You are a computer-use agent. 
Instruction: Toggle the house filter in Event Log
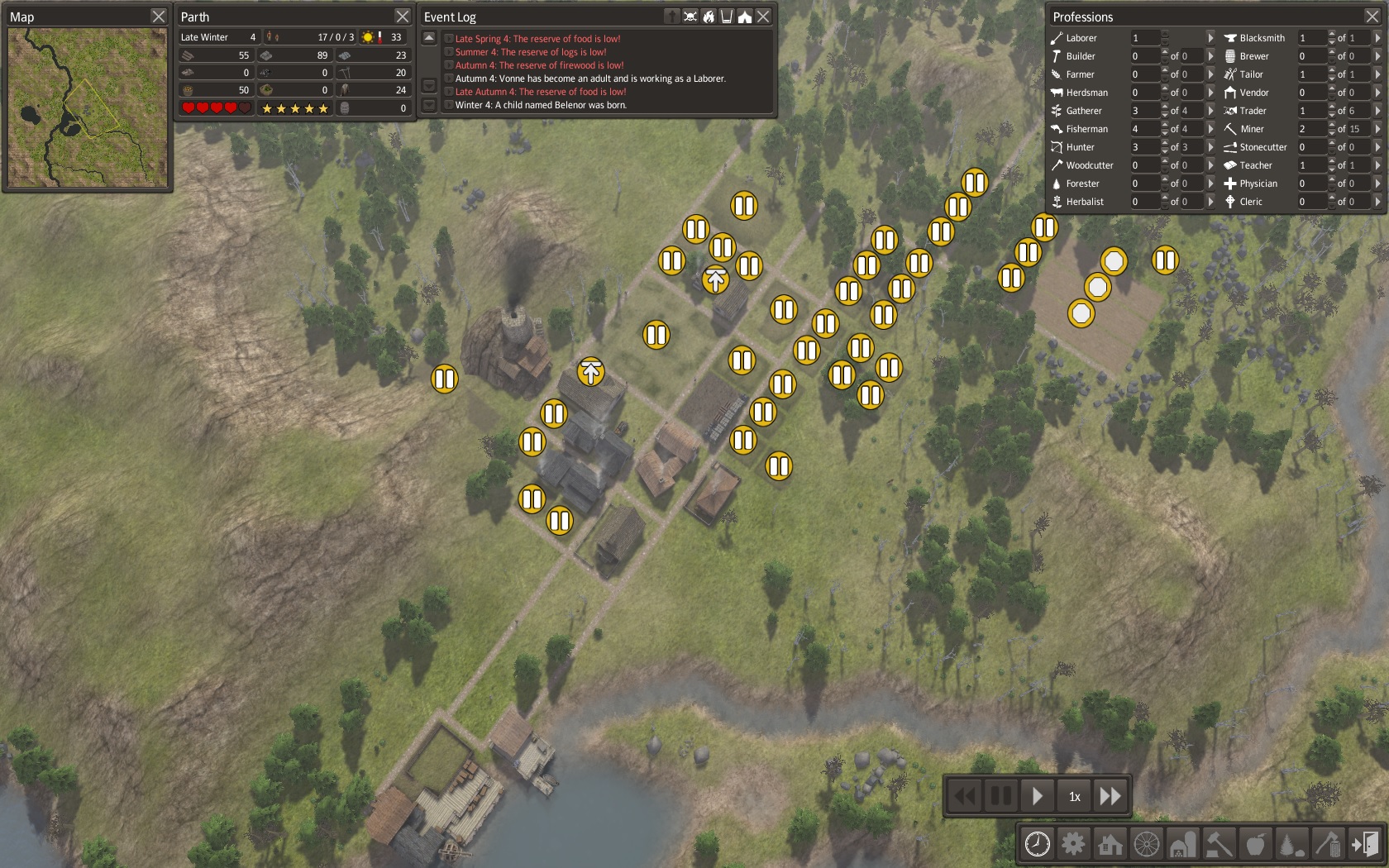coord(745,17)
